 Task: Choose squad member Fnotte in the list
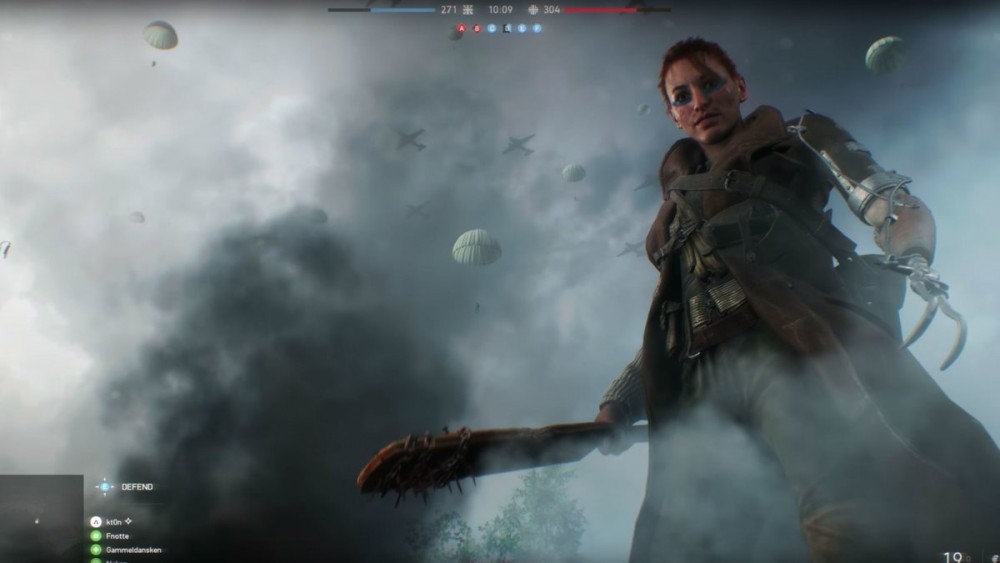click(x=97, y=536)
